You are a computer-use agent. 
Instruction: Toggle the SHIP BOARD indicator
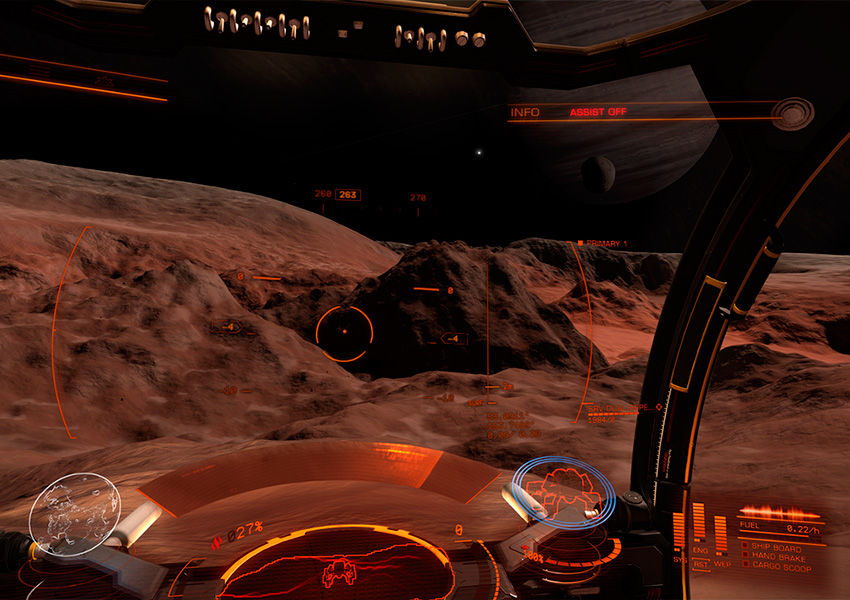tap(745, 547)
